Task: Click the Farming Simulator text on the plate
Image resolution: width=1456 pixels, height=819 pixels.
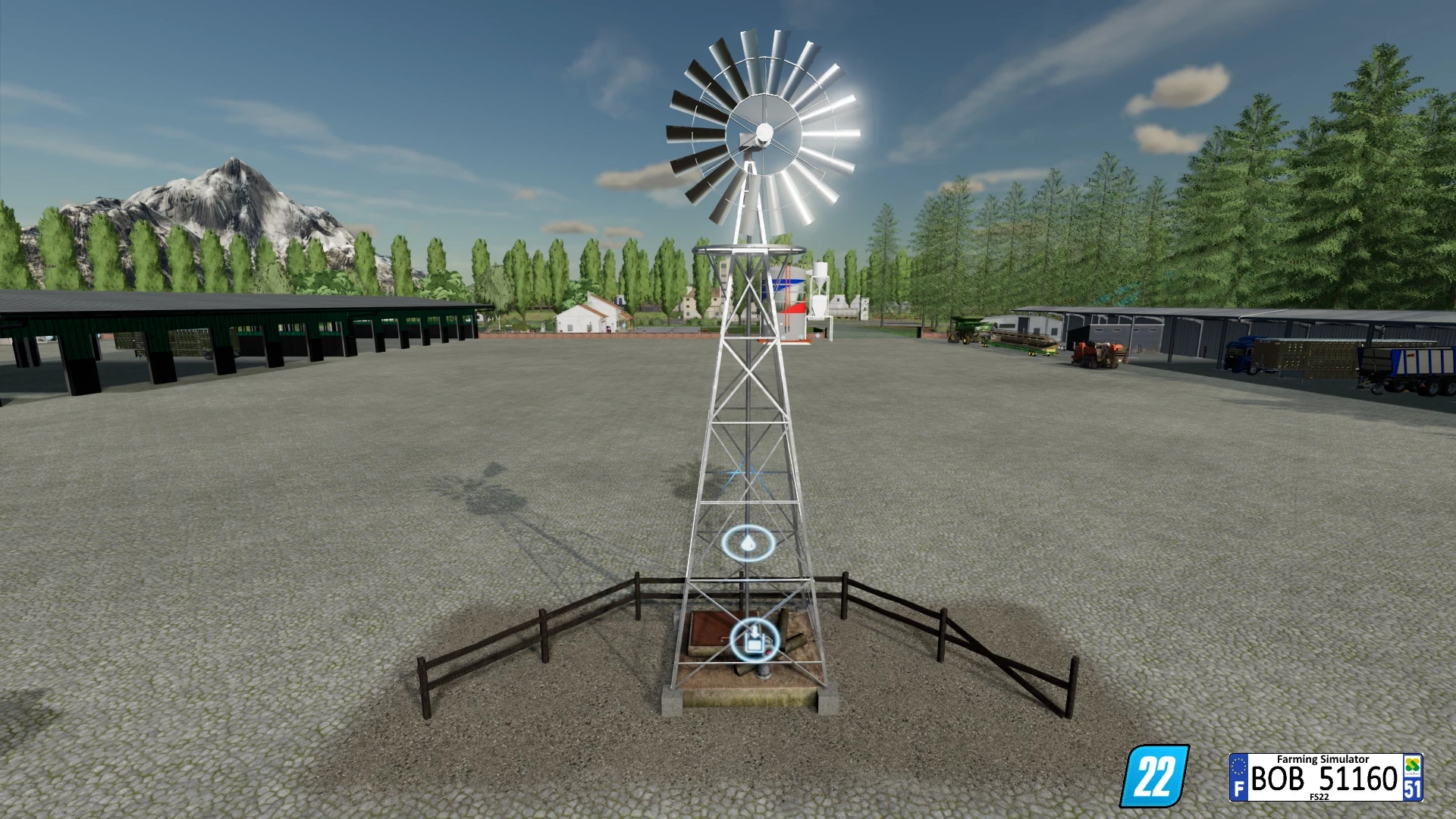Action: point(1323,759)
